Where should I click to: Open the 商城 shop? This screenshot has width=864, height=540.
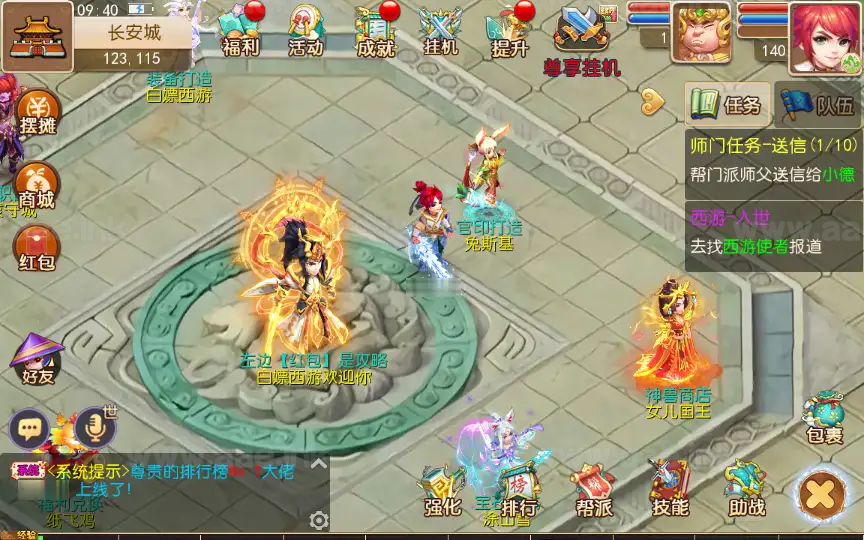[37, 186]
